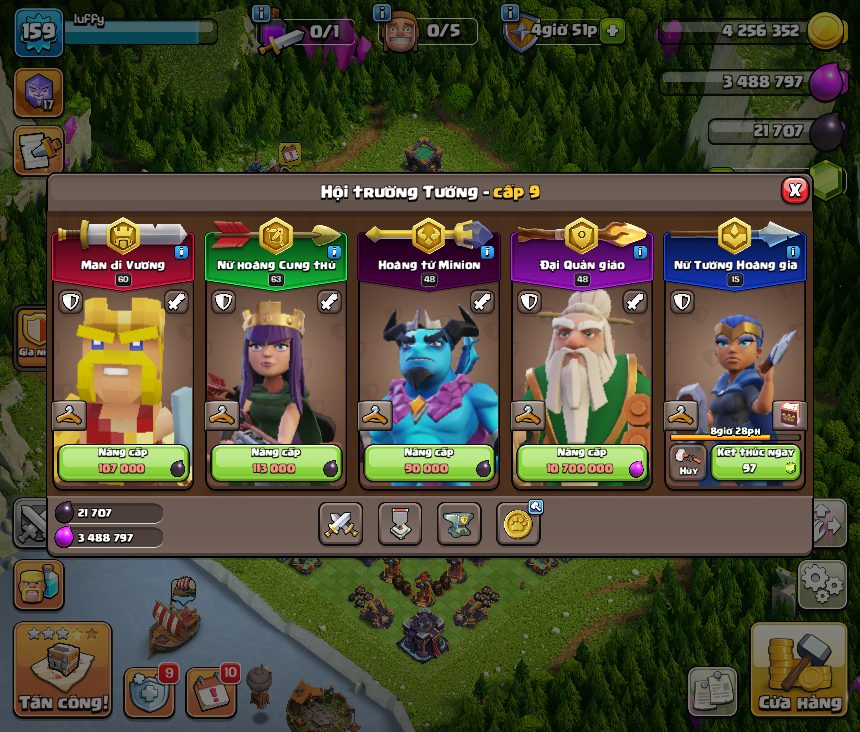Open the anvil blacksmith button
Image resolution: width=860 pixels, height=732 pixels.
459,523
